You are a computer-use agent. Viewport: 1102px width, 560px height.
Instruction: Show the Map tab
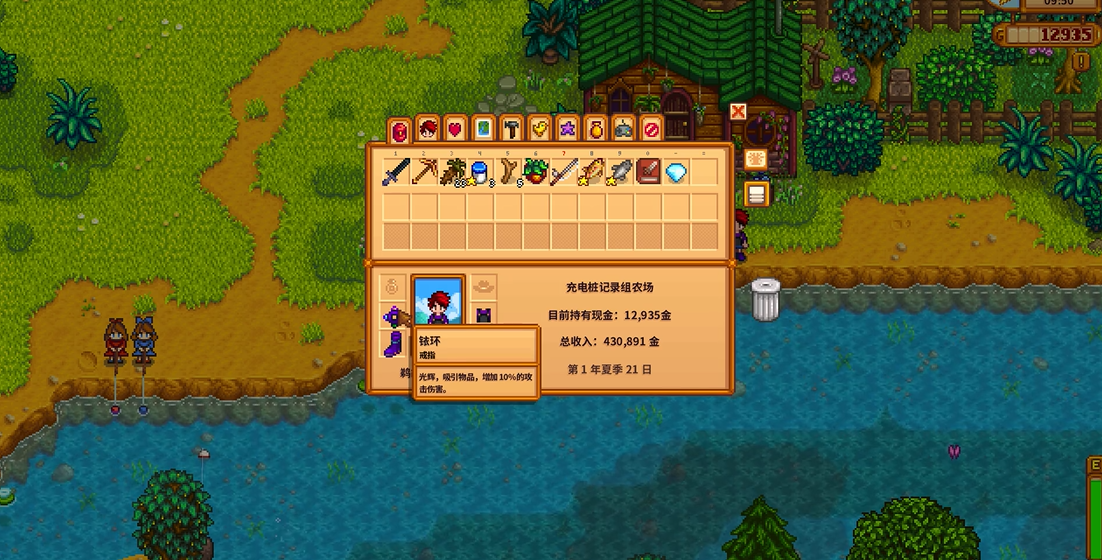coord(484,130)
